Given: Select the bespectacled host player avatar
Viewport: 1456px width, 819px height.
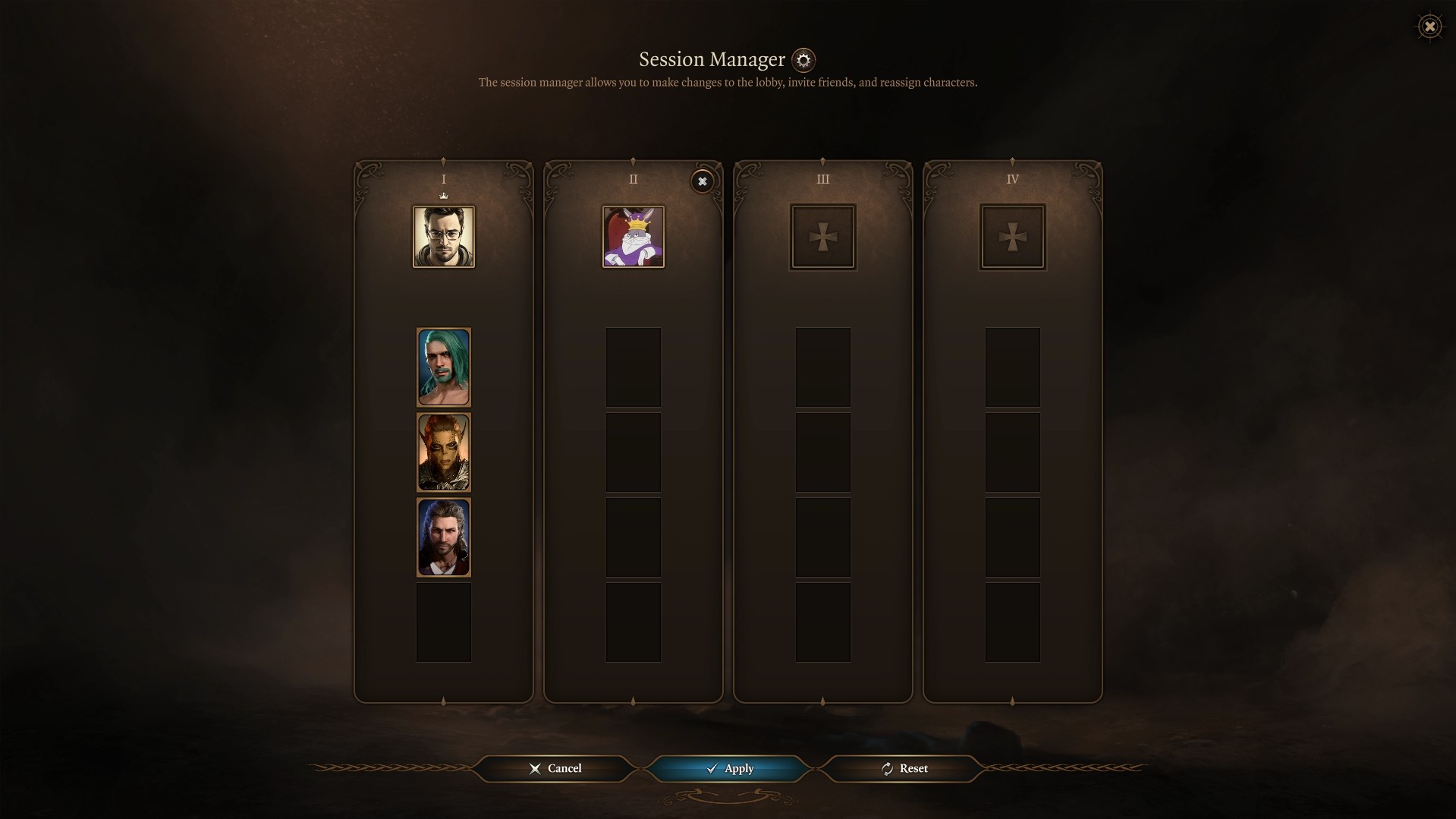Looking at the screenshot, I should click(x=444, y=237).
